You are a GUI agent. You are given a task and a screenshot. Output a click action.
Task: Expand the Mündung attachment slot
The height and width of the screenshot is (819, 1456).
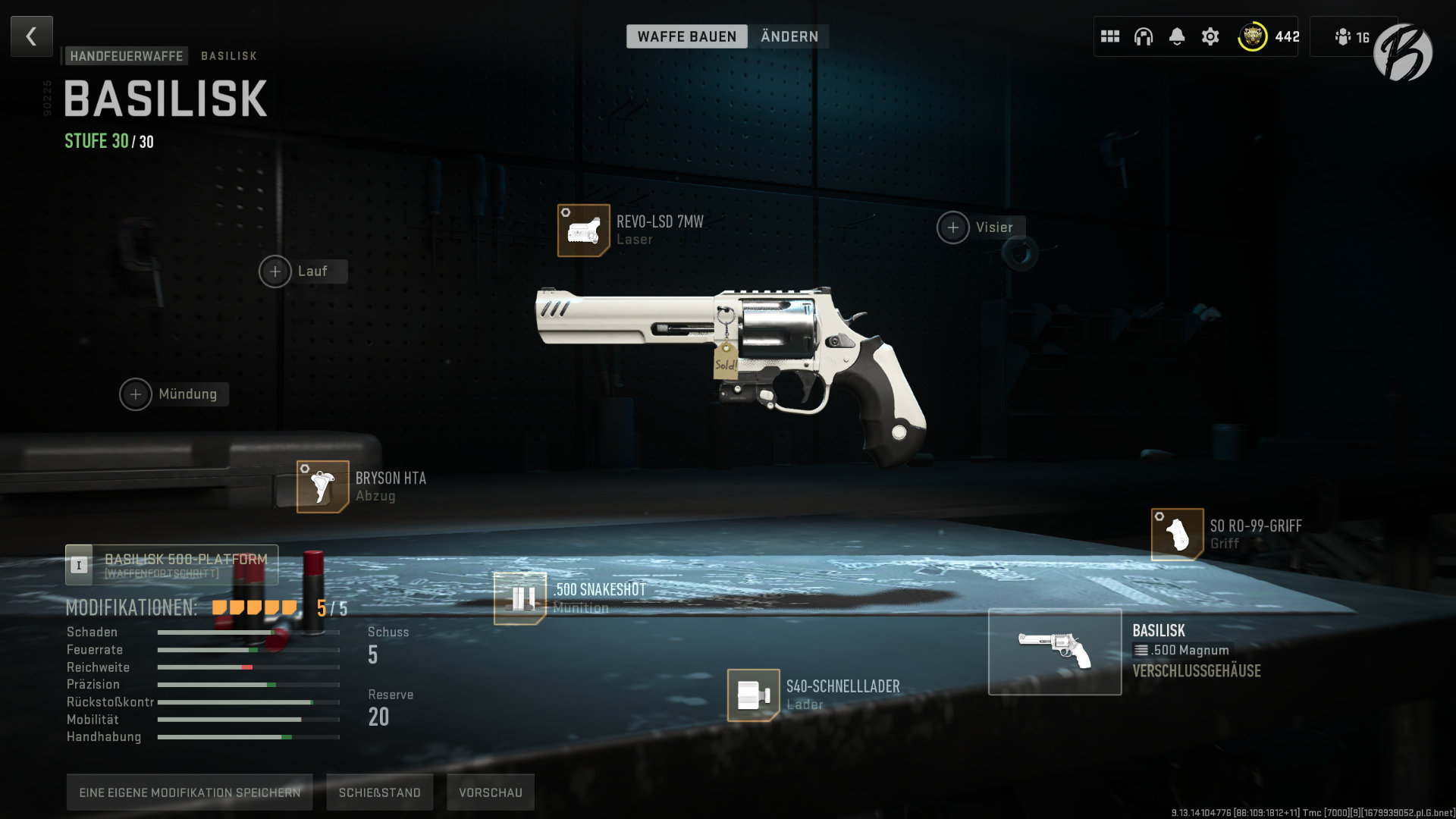[x=136, y=394]
